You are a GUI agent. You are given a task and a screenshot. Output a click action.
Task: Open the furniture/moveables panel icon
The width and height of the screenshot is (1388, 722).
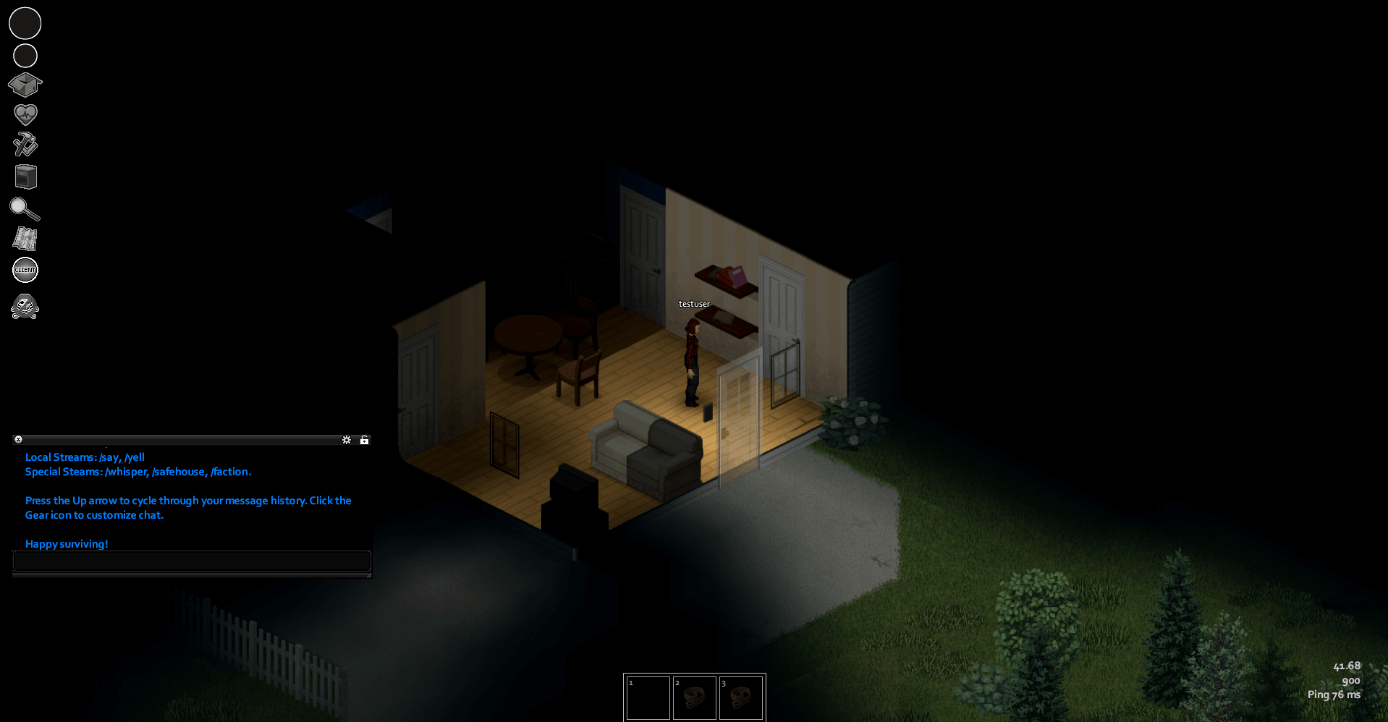click(25, 175)
